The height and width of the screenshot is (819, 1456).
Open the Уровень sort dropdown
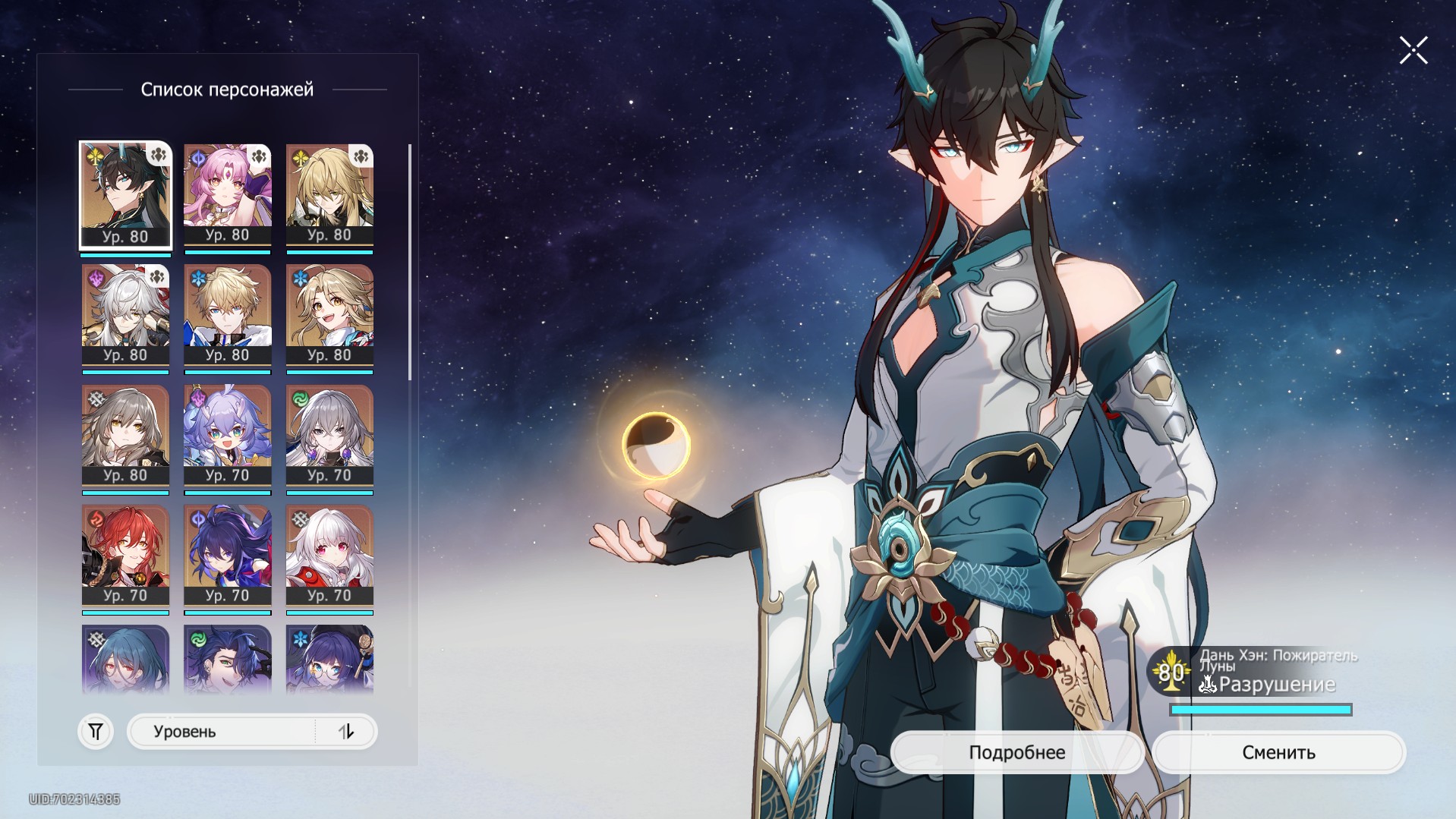(220, 732)
